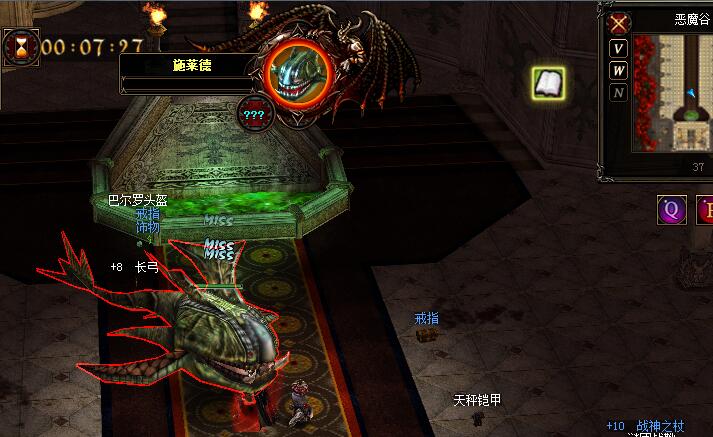Open the glowing white book icon

point(548,83)
